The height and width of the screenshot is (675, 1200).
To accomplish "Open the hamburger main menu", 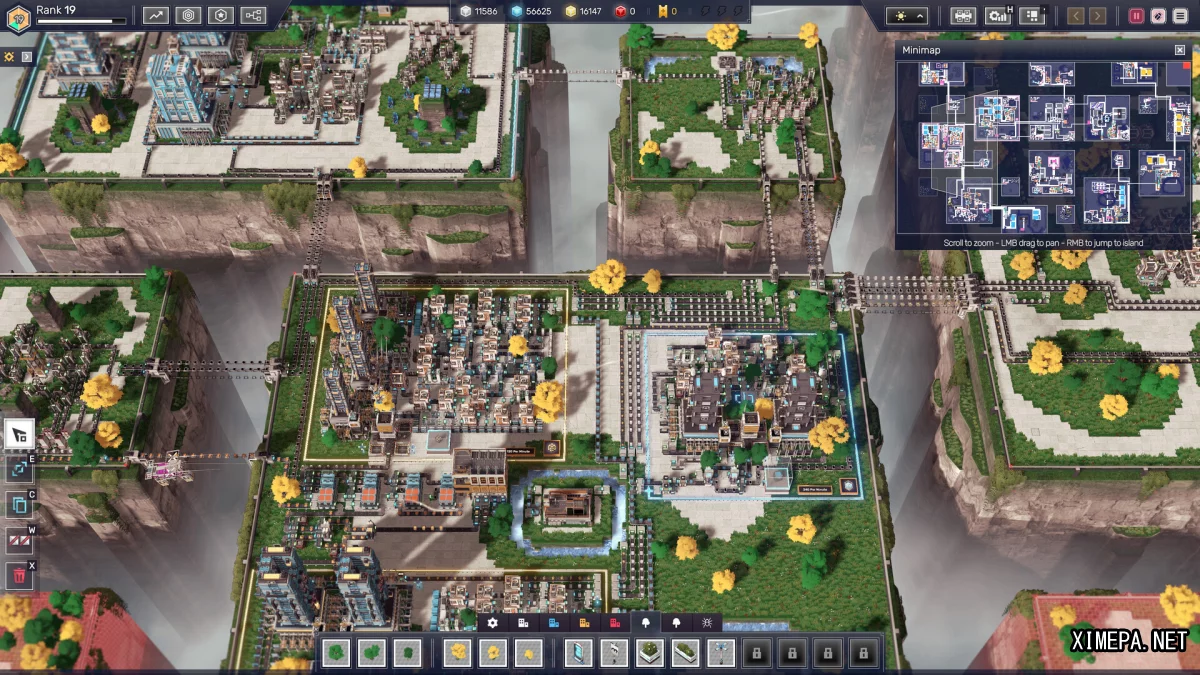I will point(1180,15).
